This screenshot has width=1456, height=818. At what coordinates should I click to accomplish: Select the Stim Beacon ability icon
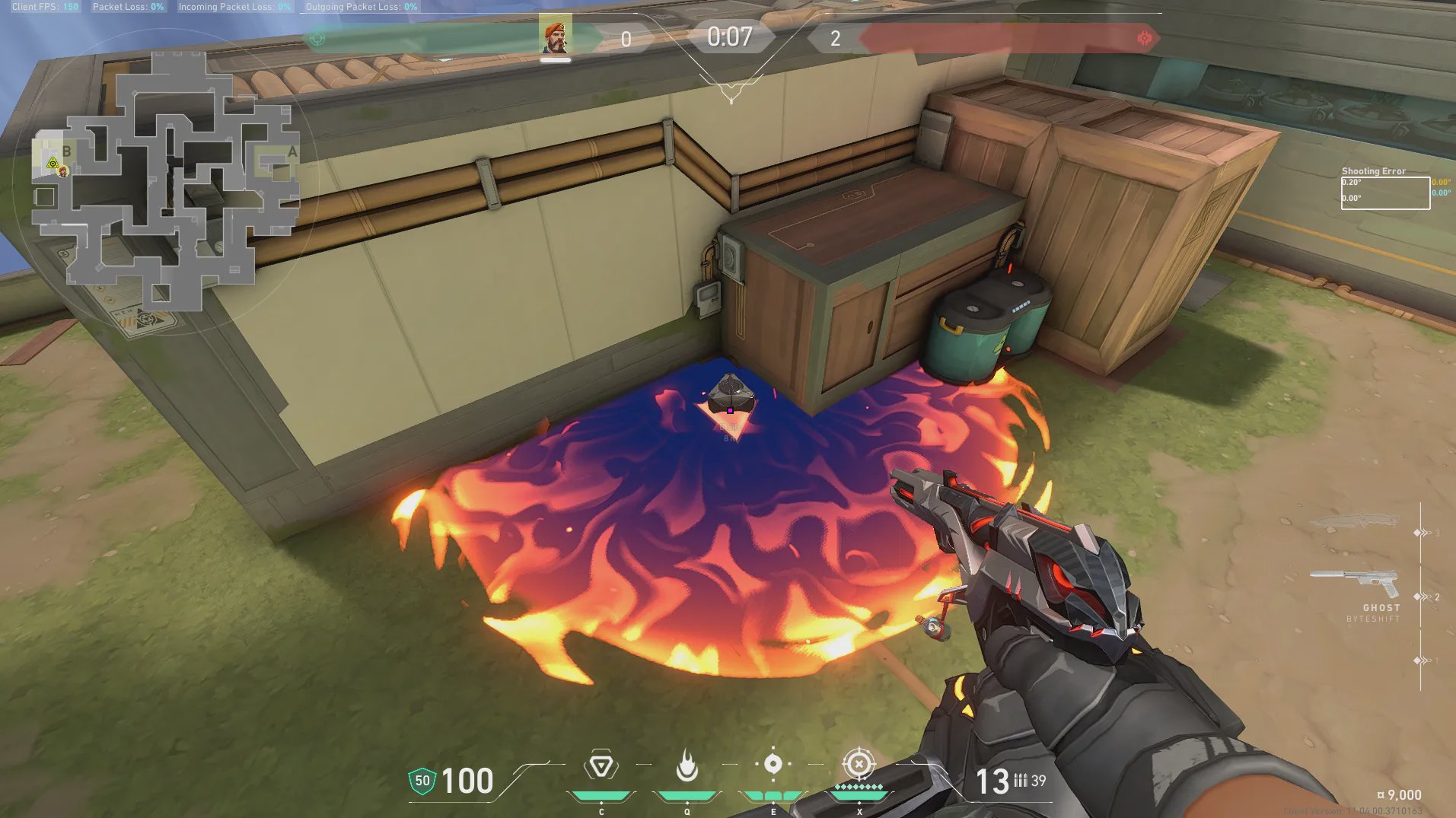click(x=601, y=765)
